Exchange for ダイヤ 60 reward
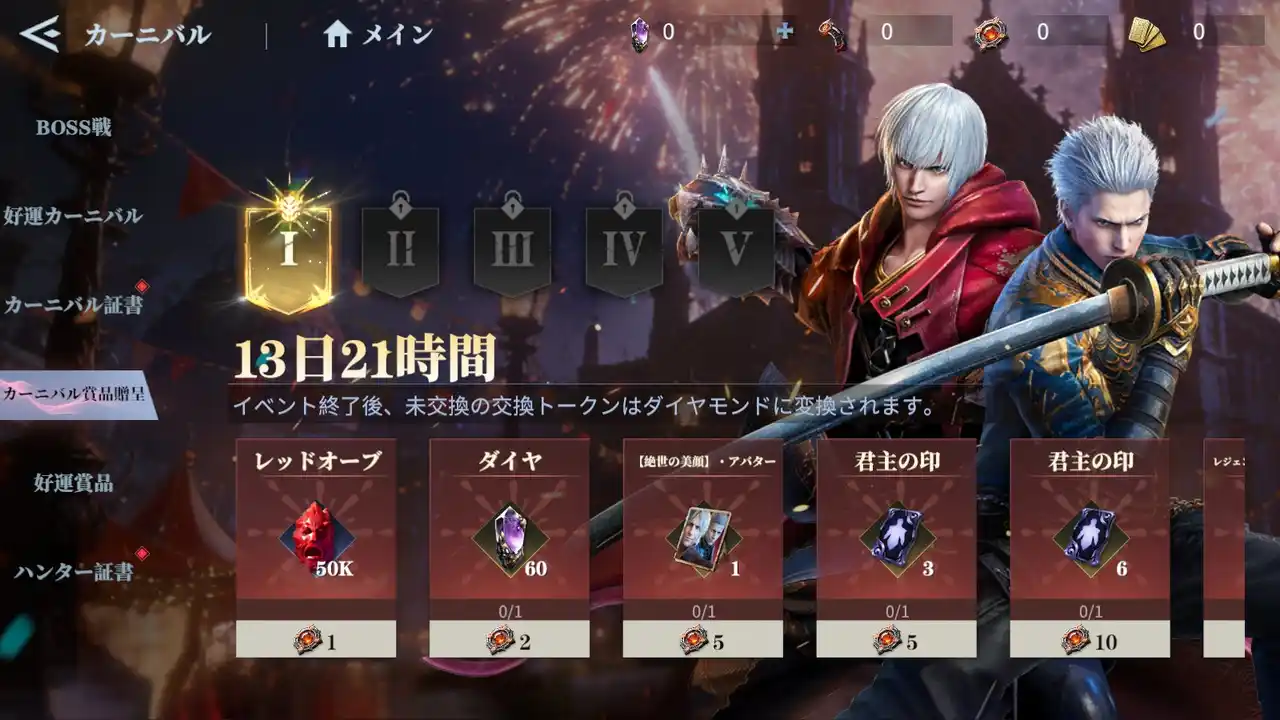1280x720 pixels. (509, 639)
